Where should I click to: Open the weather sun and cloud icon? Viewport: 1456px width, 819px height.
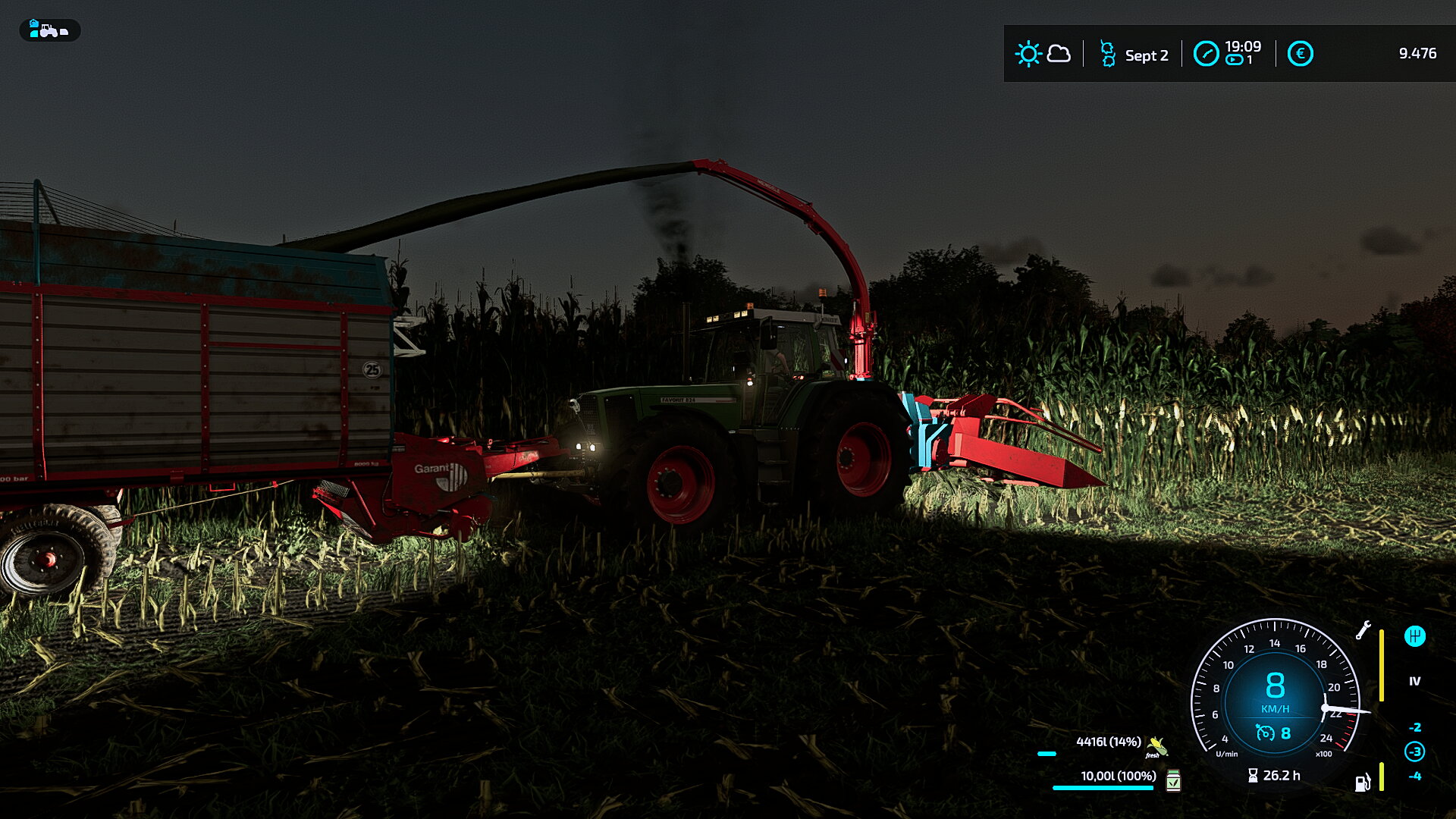coord(1043,54)
